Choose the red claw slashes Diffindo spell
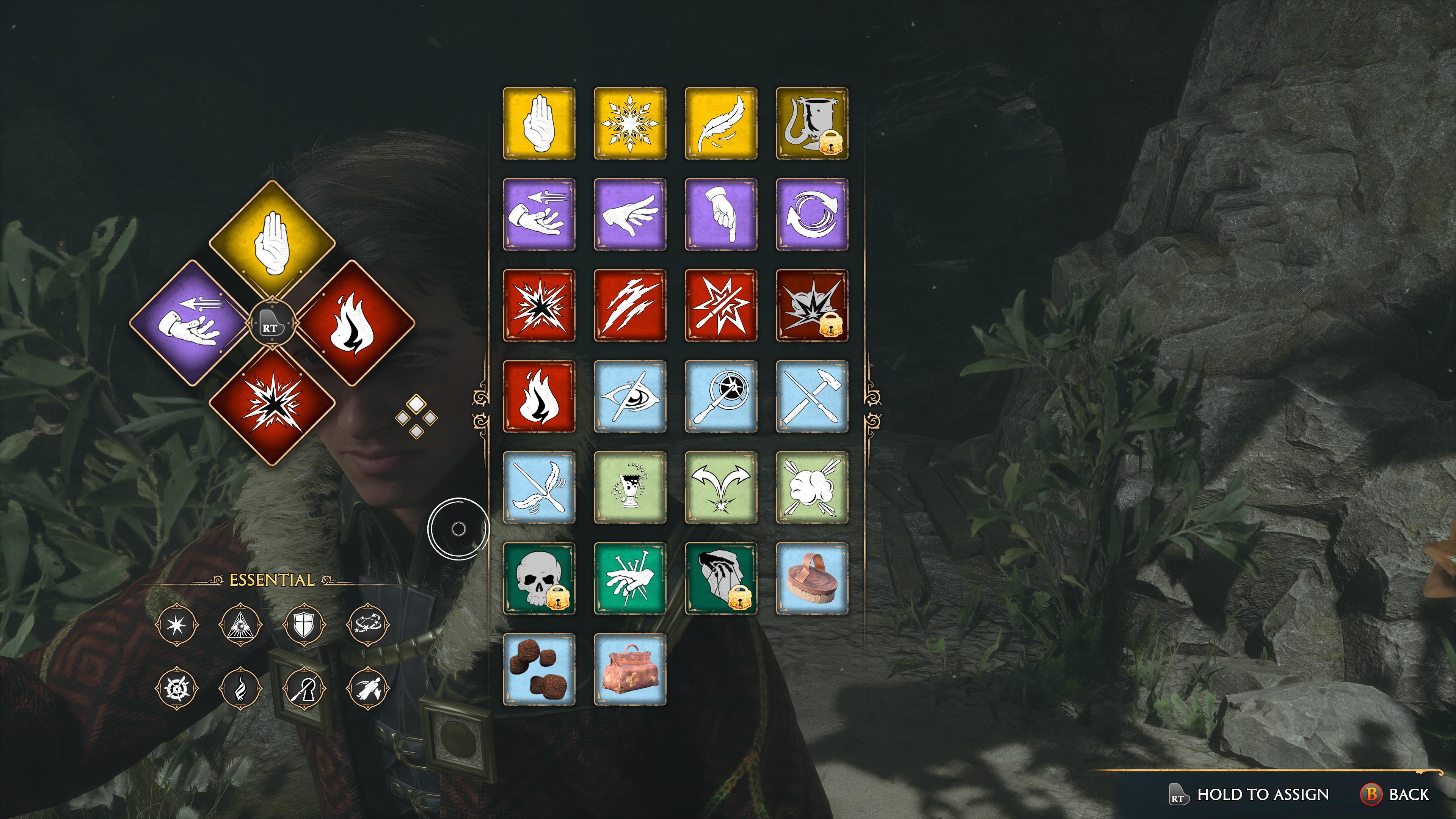Image resolution: width=1456 pixels, height=819 pixels. coord(630,305)
